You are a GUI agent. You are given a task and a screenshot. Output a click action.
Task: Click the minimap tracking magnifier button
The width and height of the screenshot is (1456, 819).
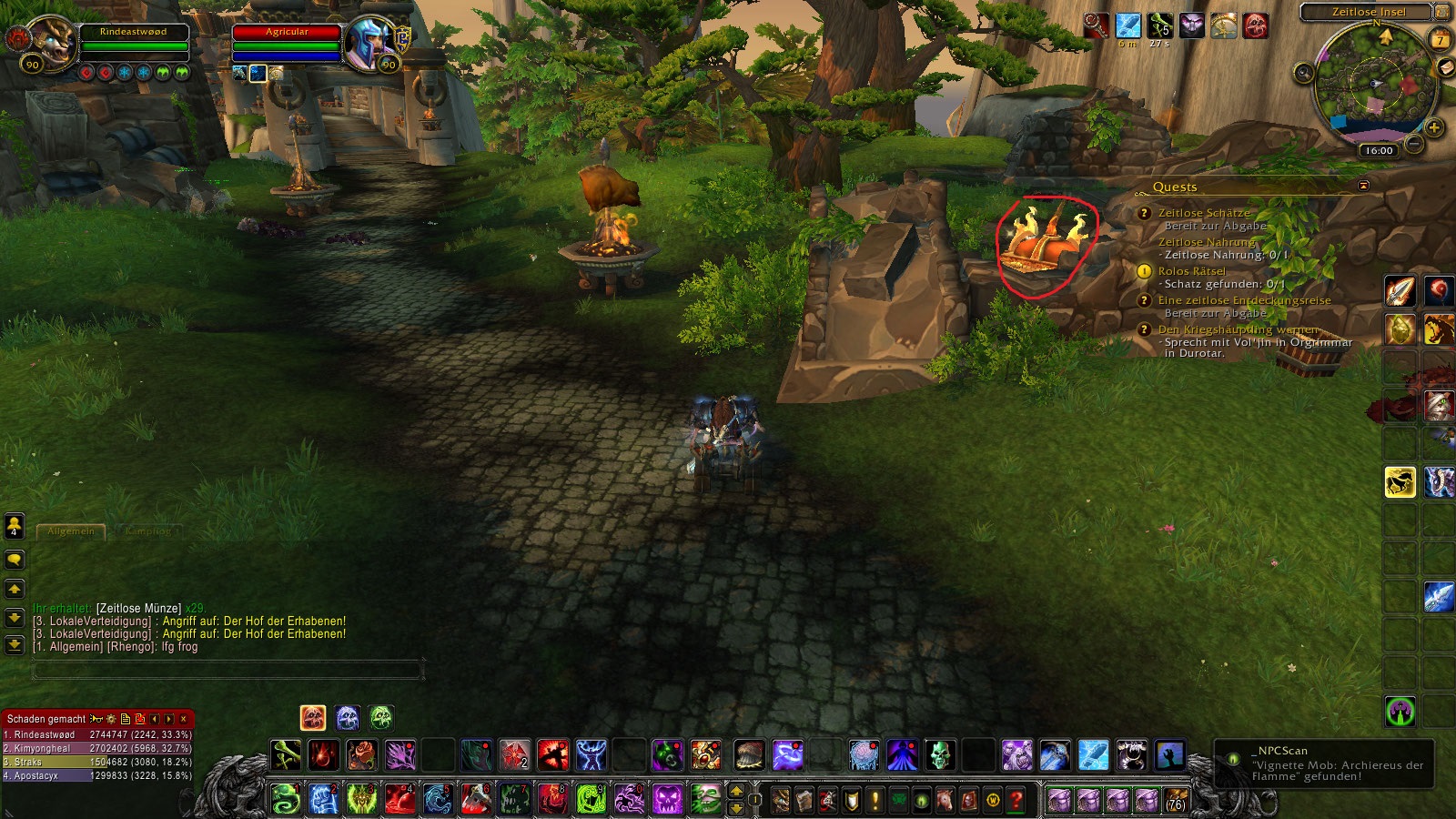tap(1304, 73)
